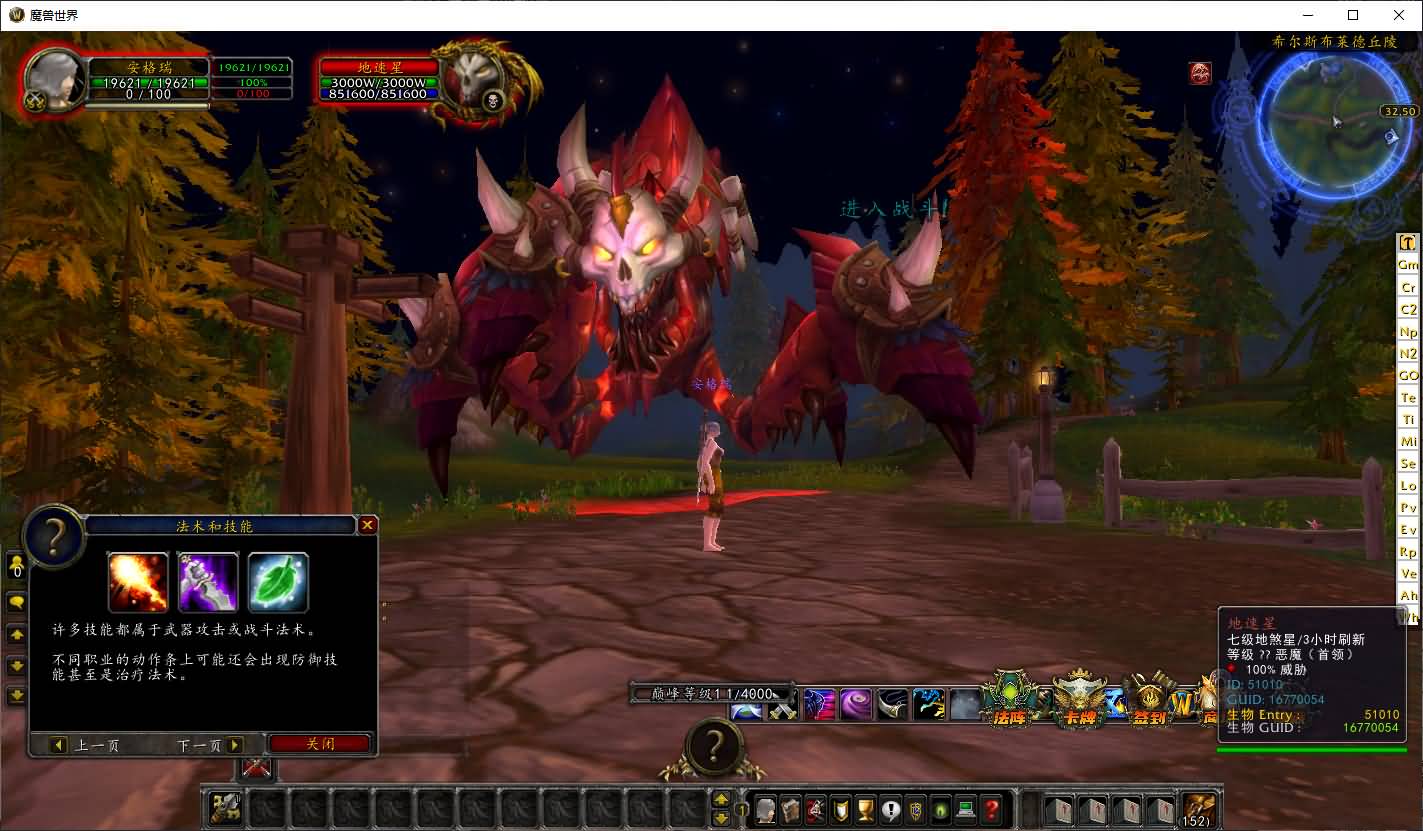Image resolution: width=1423 pixels, height=831 pixels.
Task: Open the chat speech bubble button
Action: click(x=16, y=602)
